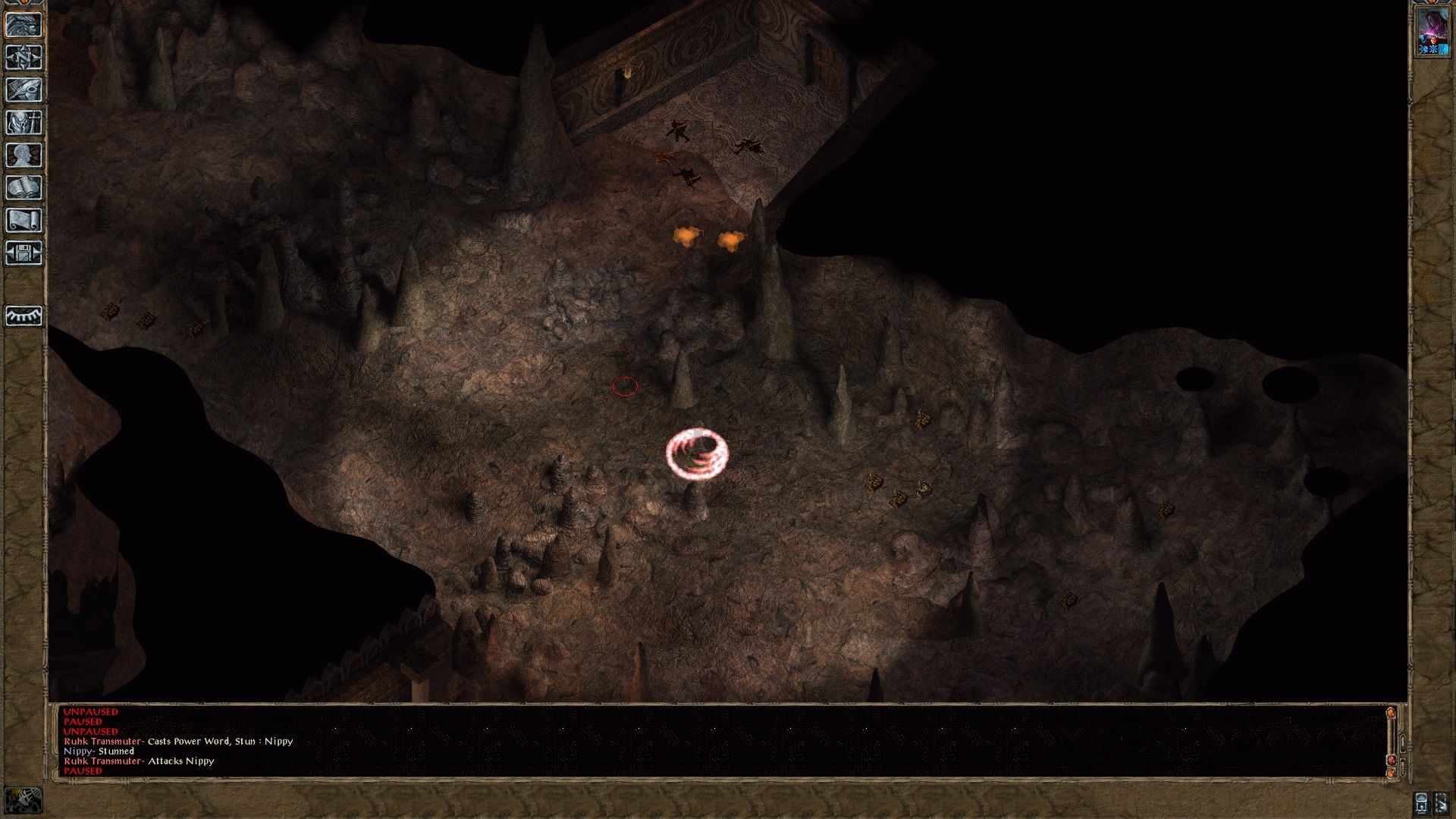The height and width of the screenshot is (819, 1456).
Task: Toggle party AI with the eyelash icon
Action: (x=23, y=317)
